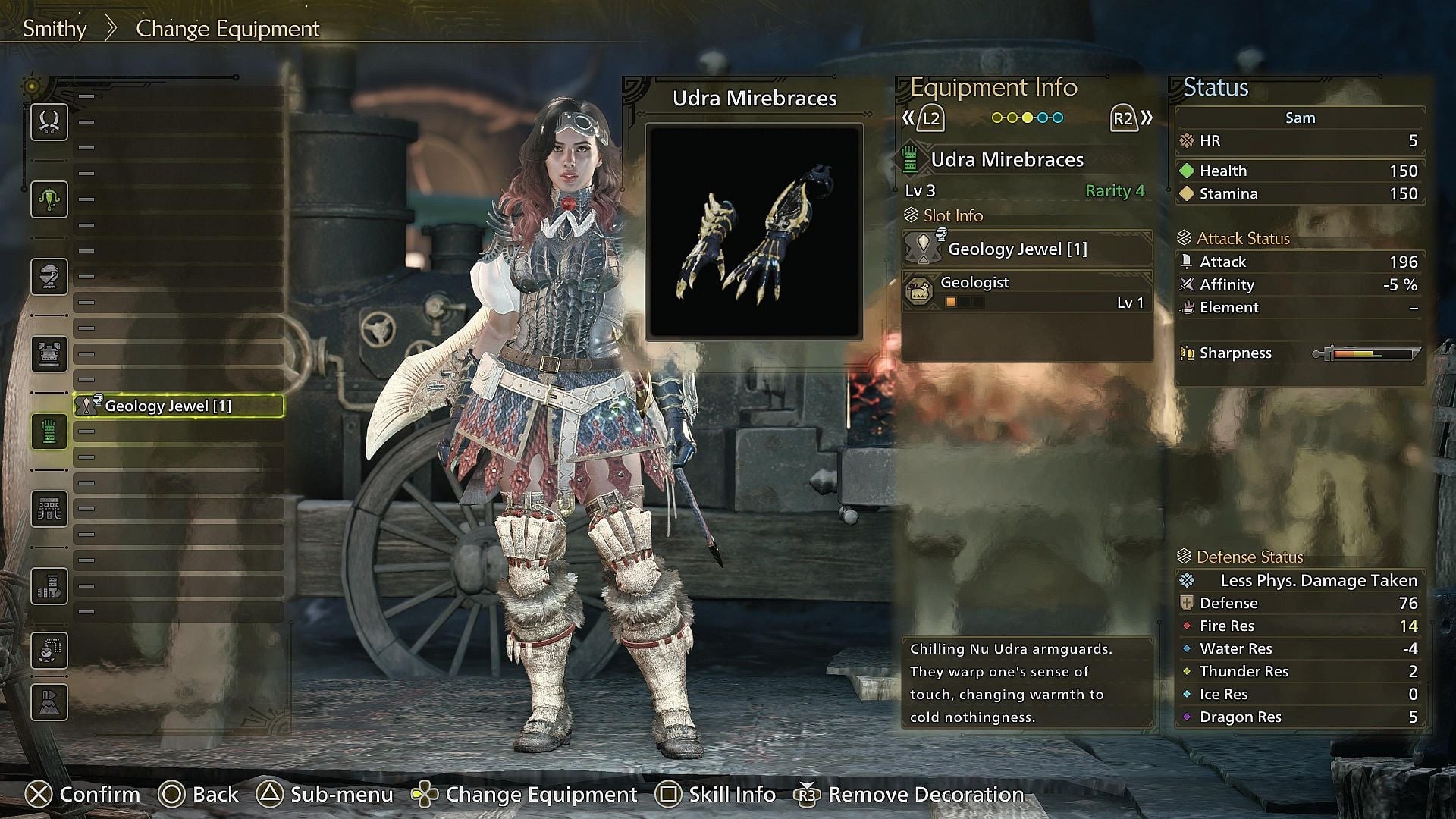Select the weapon slot icon in sidebar
This screenshot has width=1456, height=819.
coord(49,122)
